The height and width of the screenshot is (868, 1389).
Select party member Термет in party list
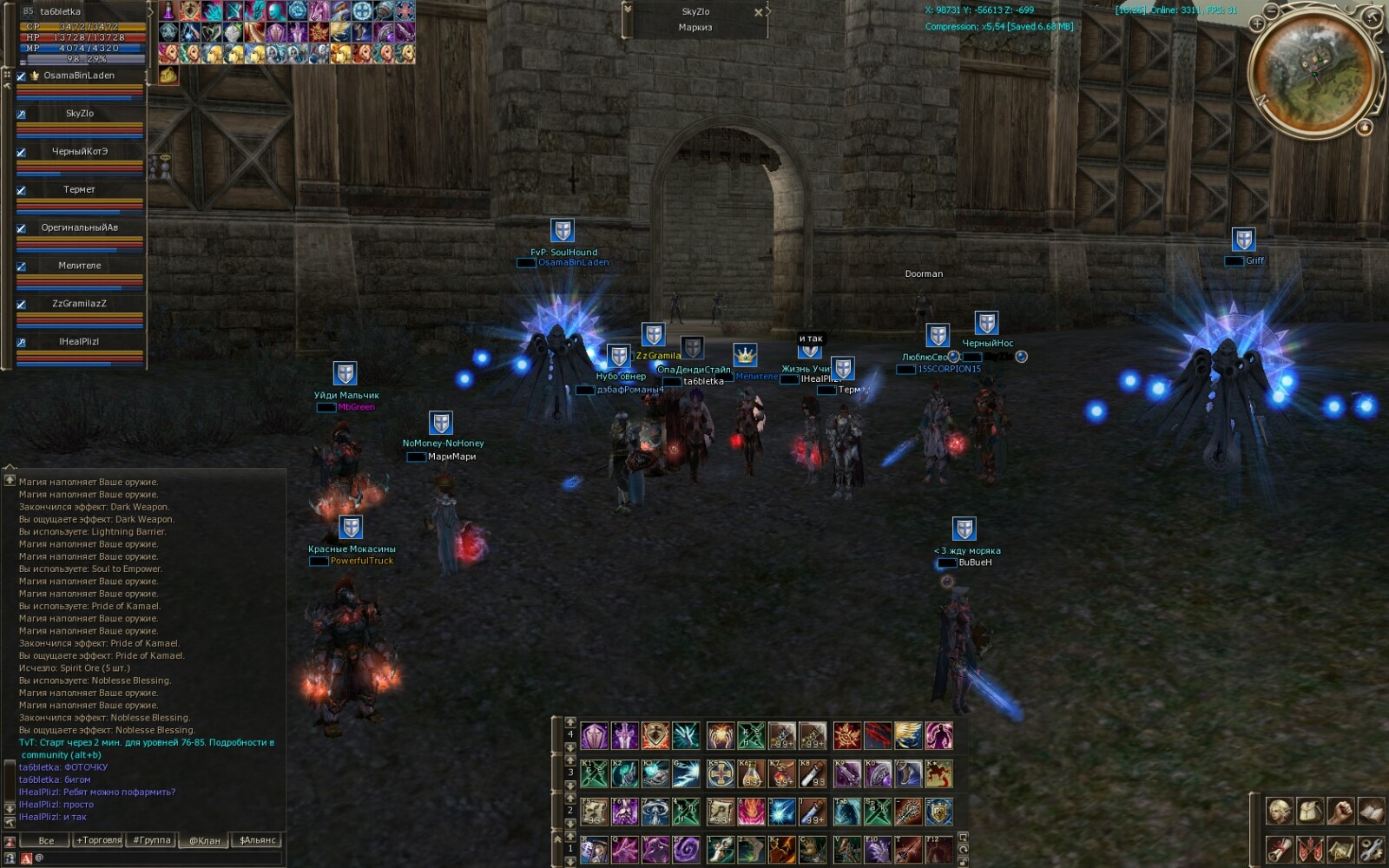click(x=79, y=190)
